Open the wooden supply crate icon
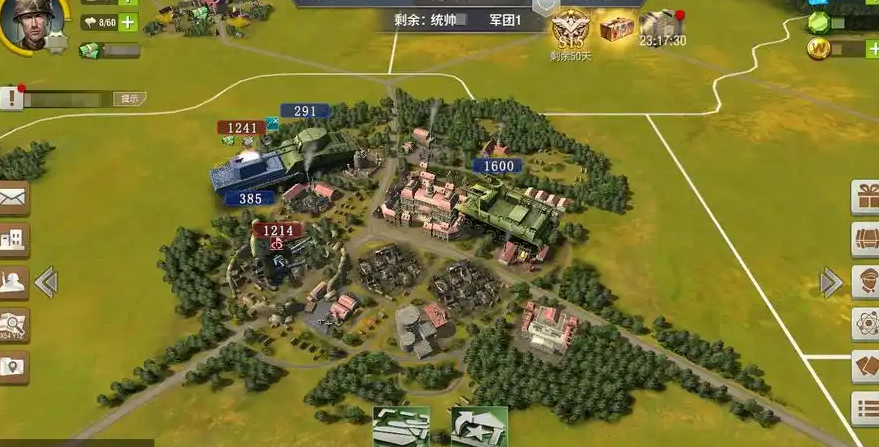Image resolution: width=879 pixels, height=447 pixels. coord(617,27)
